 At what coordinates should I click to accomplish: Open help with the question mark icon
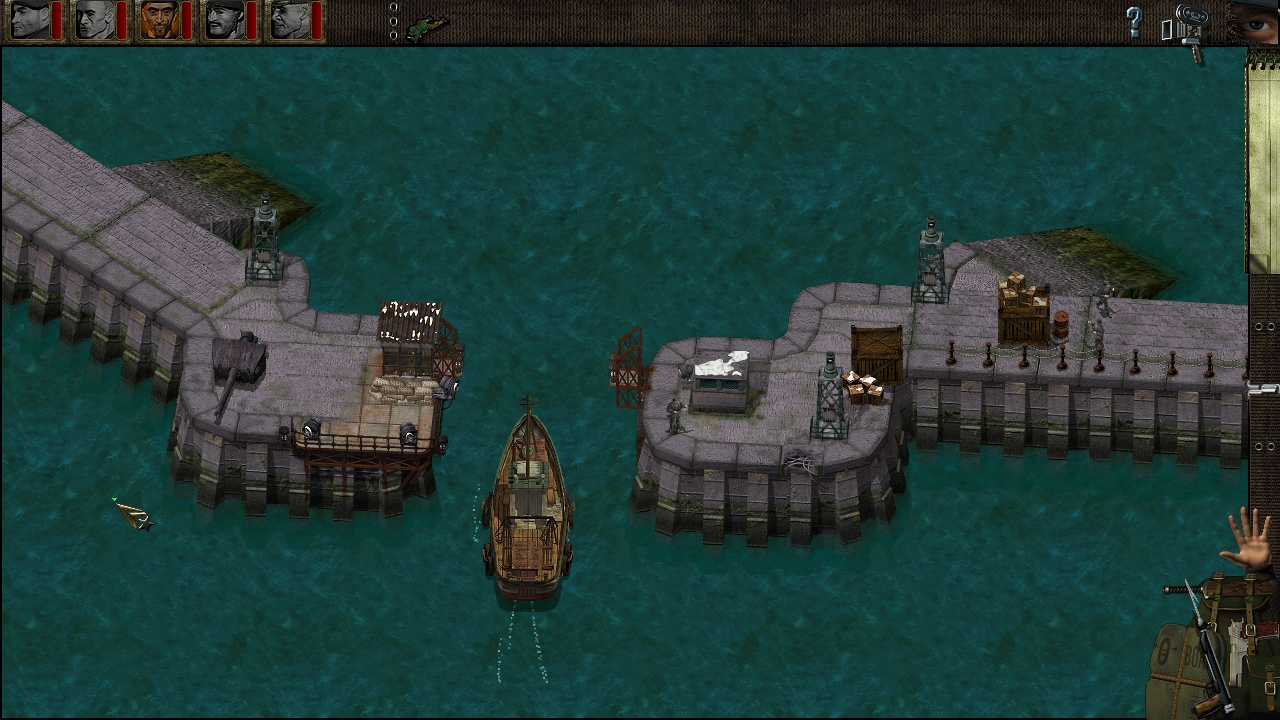[x=1134, y=20]
